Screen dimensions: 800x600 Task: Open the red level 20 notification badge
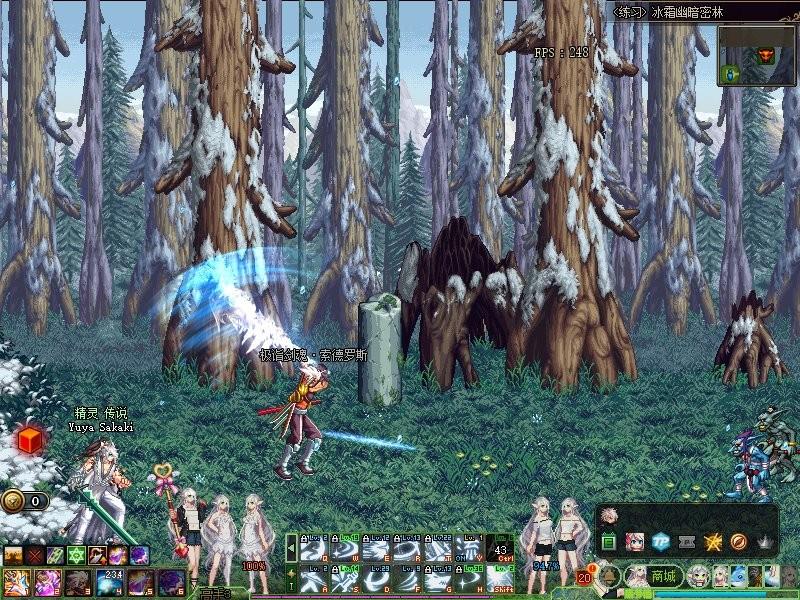click(x=584, y=577)
